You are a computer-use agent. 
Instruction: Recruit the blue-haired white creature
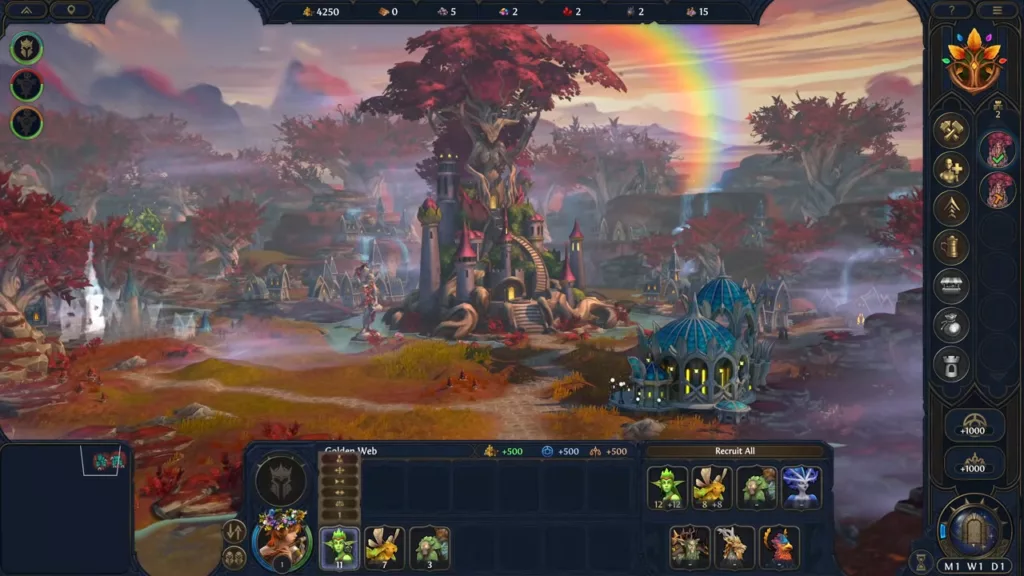tap(801, 488)
